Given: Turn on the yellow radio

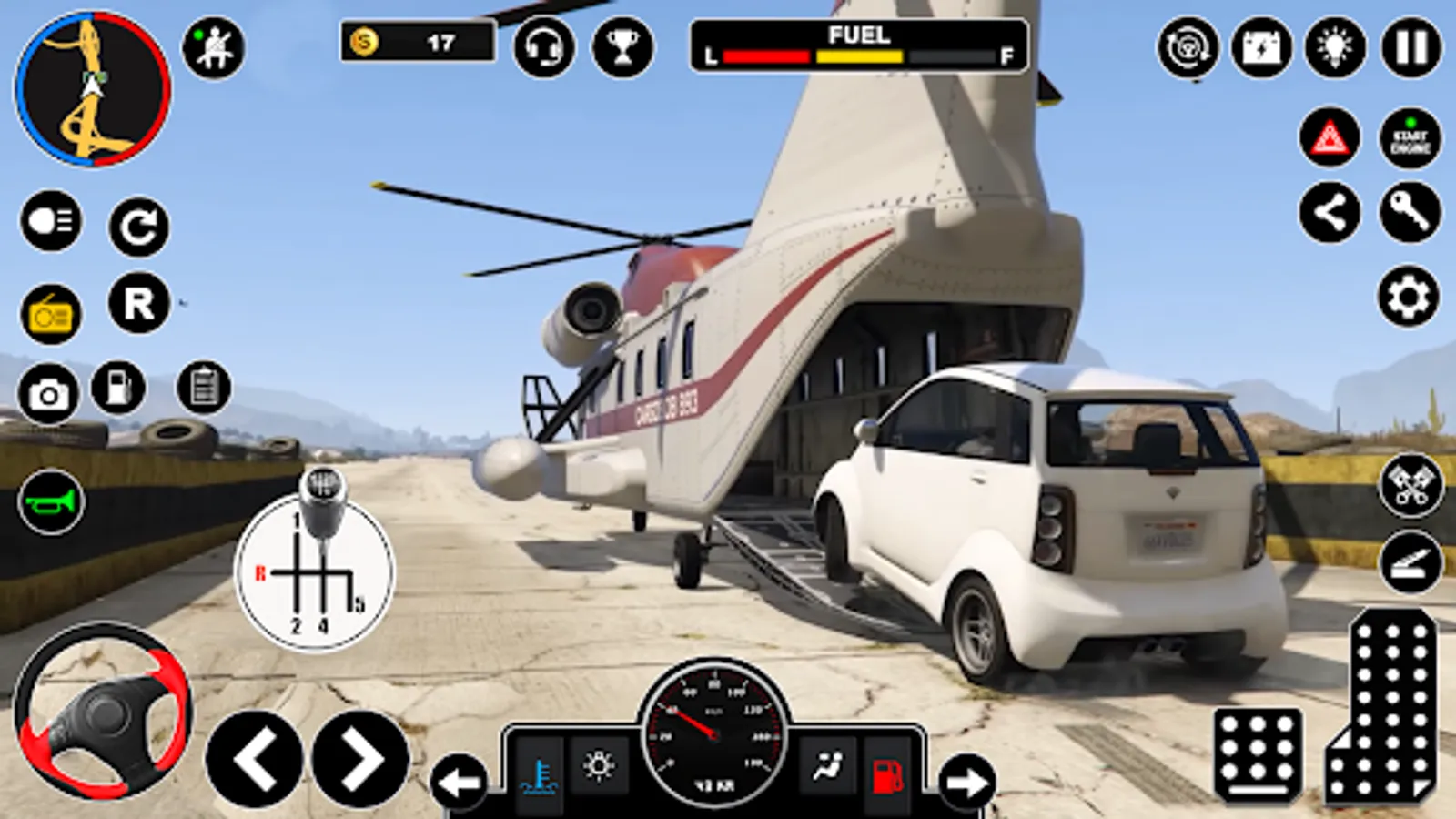Looking at the screenshot, I should point(51,315).
